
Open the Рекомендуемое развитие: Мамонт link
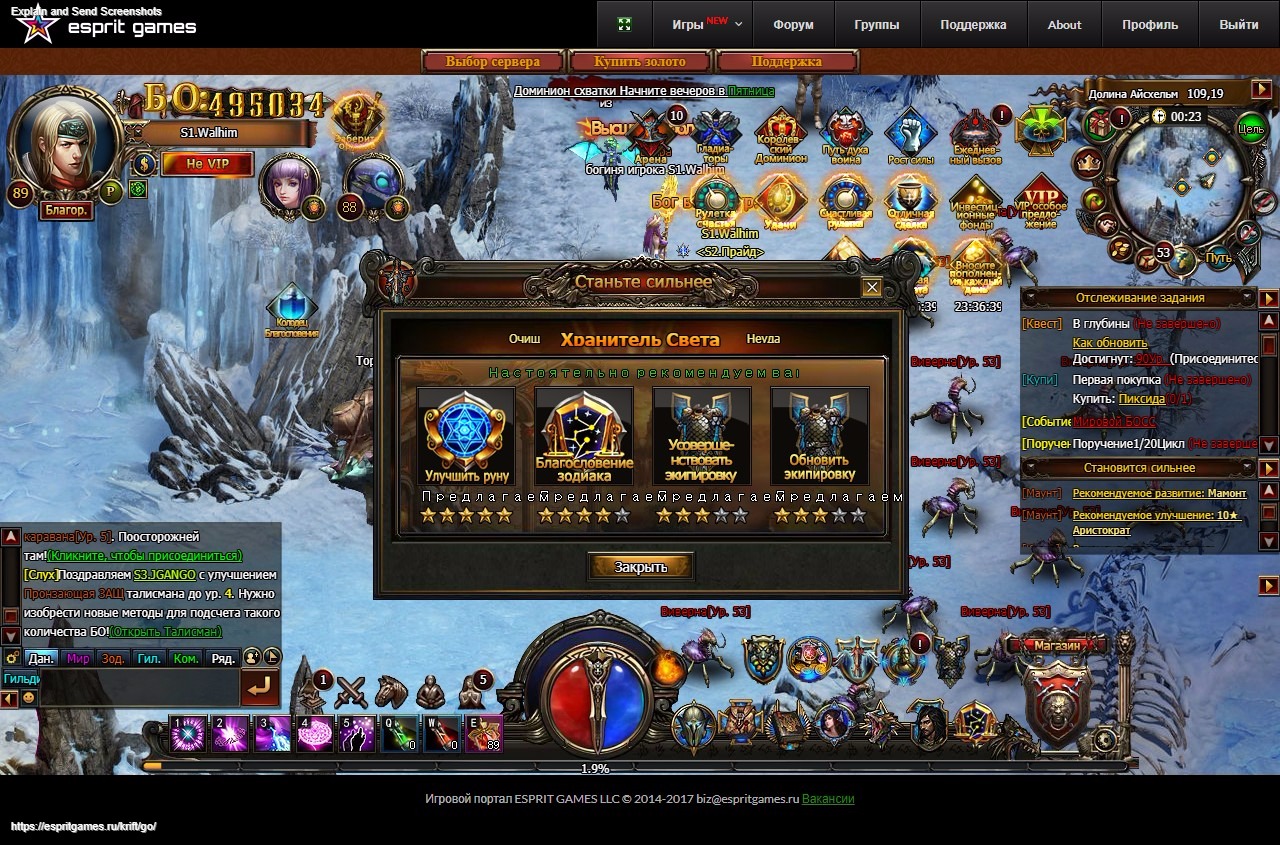[1159, 493]
